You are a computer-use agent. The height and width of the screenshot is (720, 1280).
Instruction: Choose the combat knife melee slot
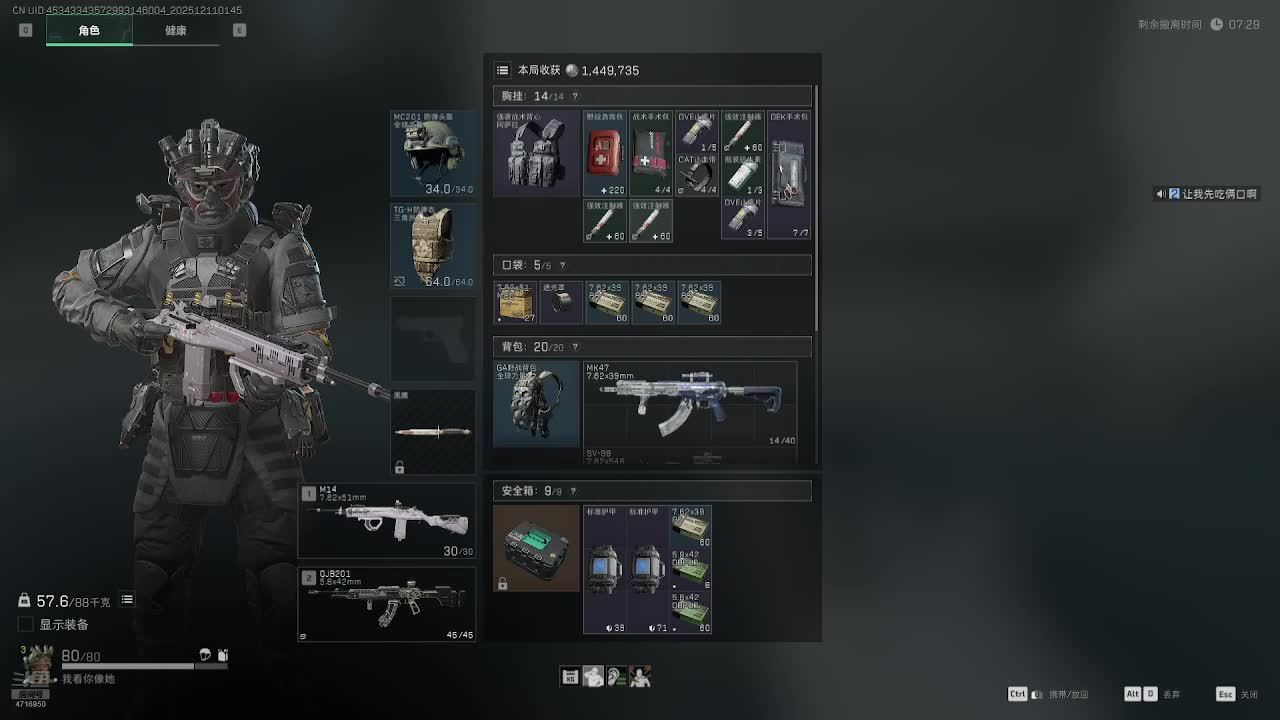coord(433,432)
